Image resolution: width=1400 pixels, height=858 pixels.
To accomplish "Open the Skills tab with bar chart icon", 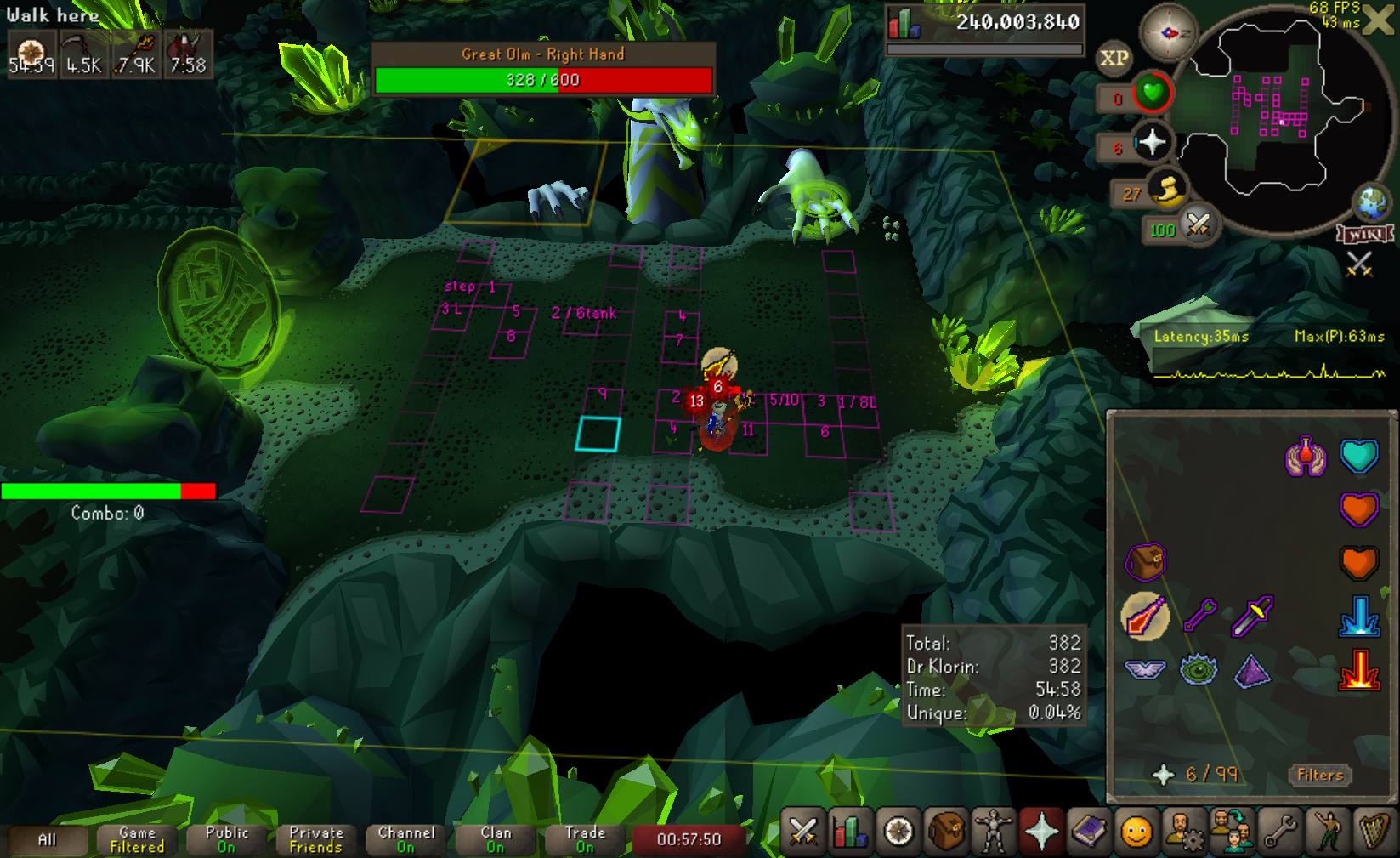I will coord(851,831).
